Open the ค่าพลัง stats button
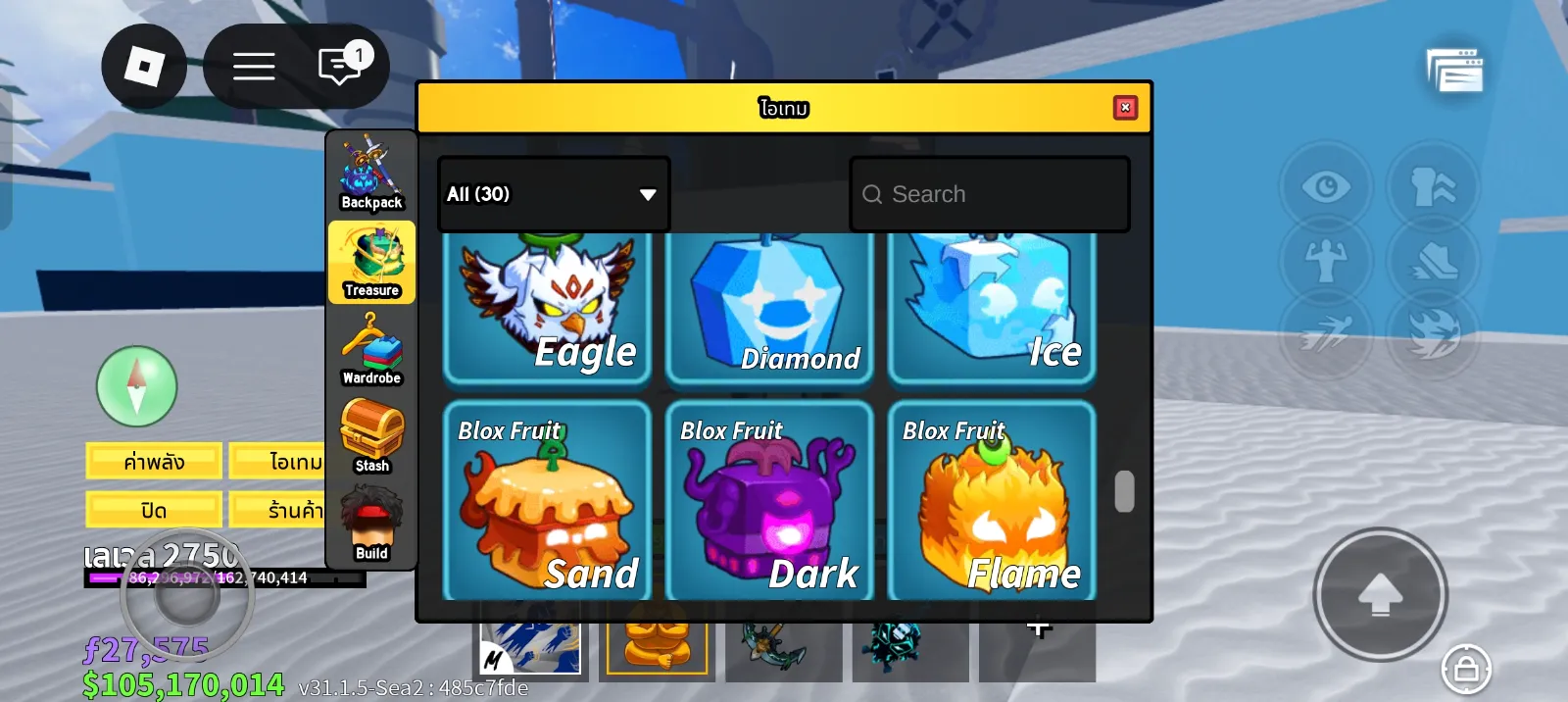Screen dimensions: 1568x702 click(154, 461)
